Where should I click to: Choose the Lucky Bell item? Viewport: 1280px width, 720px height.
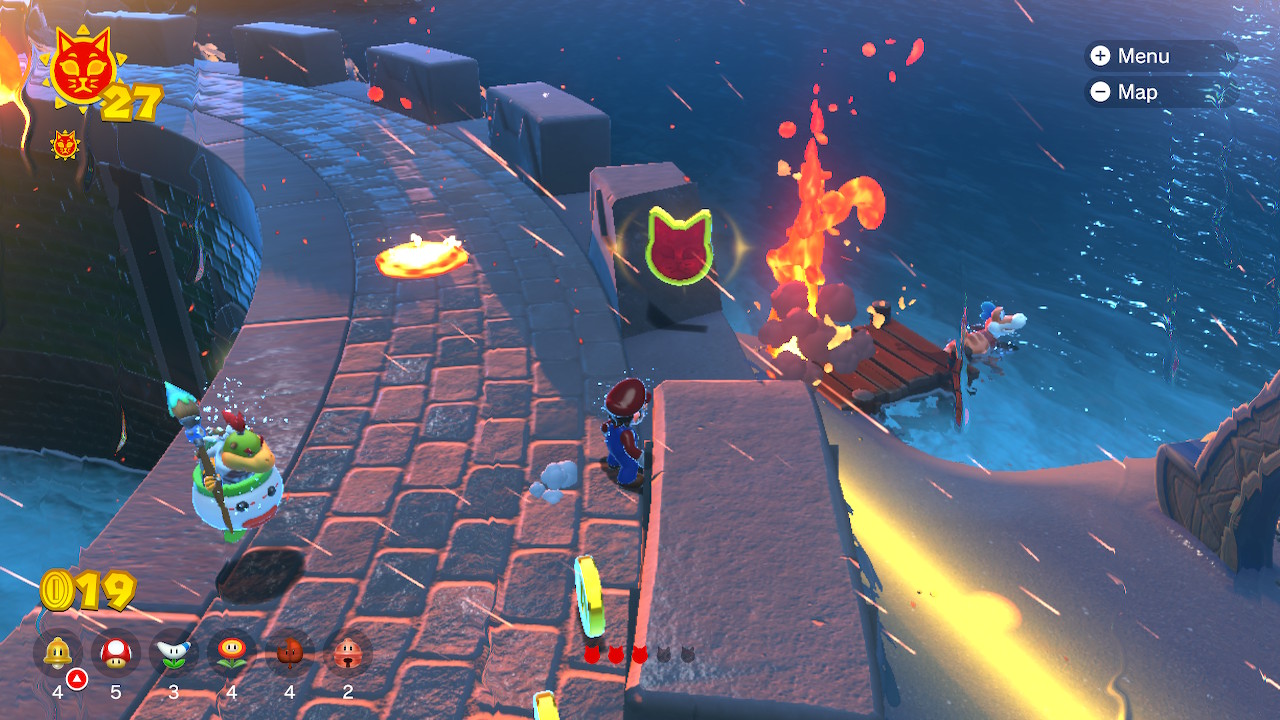click(348, 653)
